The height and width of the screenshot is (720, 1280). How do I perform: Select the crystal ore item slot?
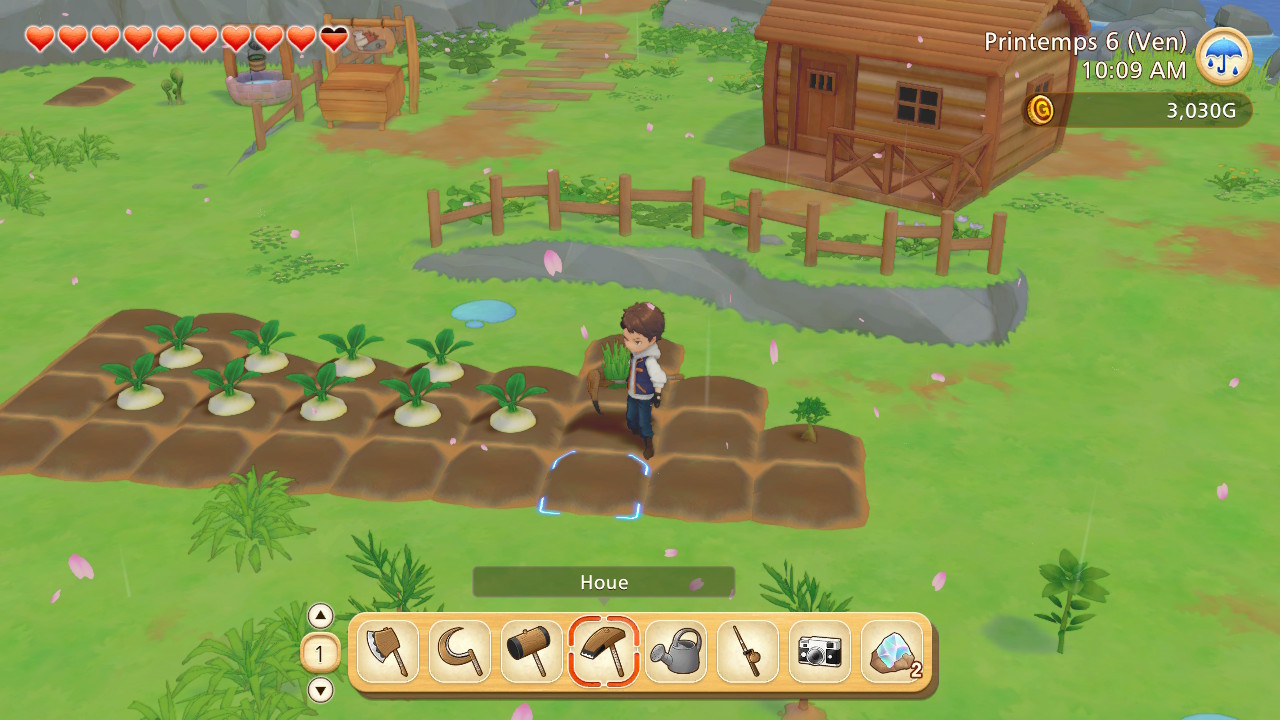pyautogui.click(x=892, y=652)
